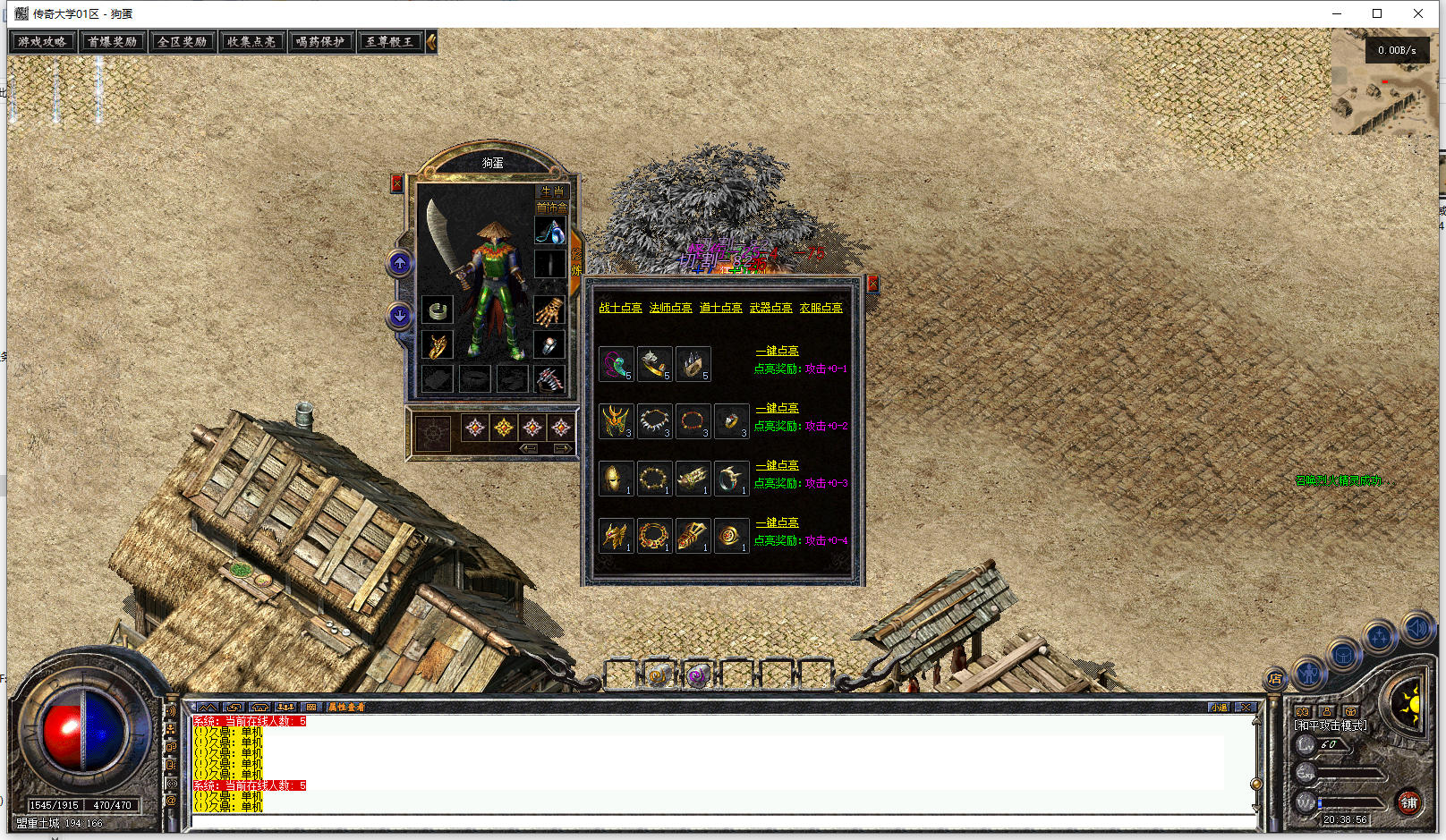The image size is (1446, 840).
Task: Switch to the 战士点亮 warrior tab
Action: pos(620,308)
